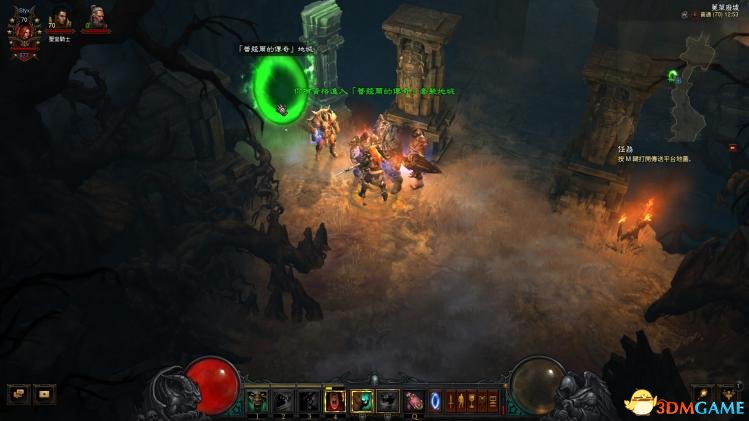Select the right mouse button skill icon
This screenshot has height=421, width=749.
coord(388,401)
